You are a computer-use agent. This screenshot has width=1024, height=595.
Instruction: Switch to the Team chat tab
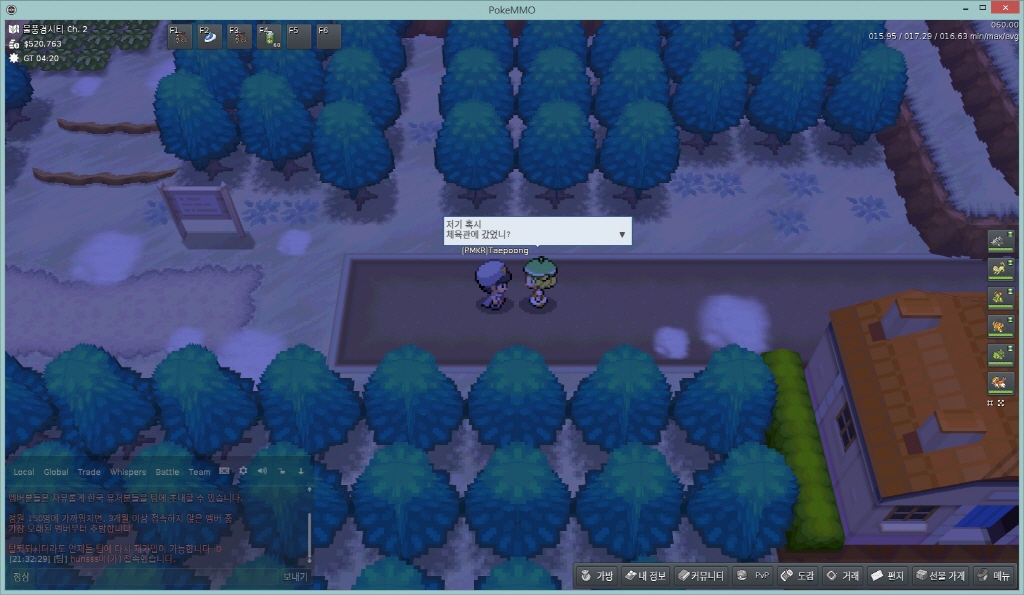pyautogui.click(x=199, y=472)
